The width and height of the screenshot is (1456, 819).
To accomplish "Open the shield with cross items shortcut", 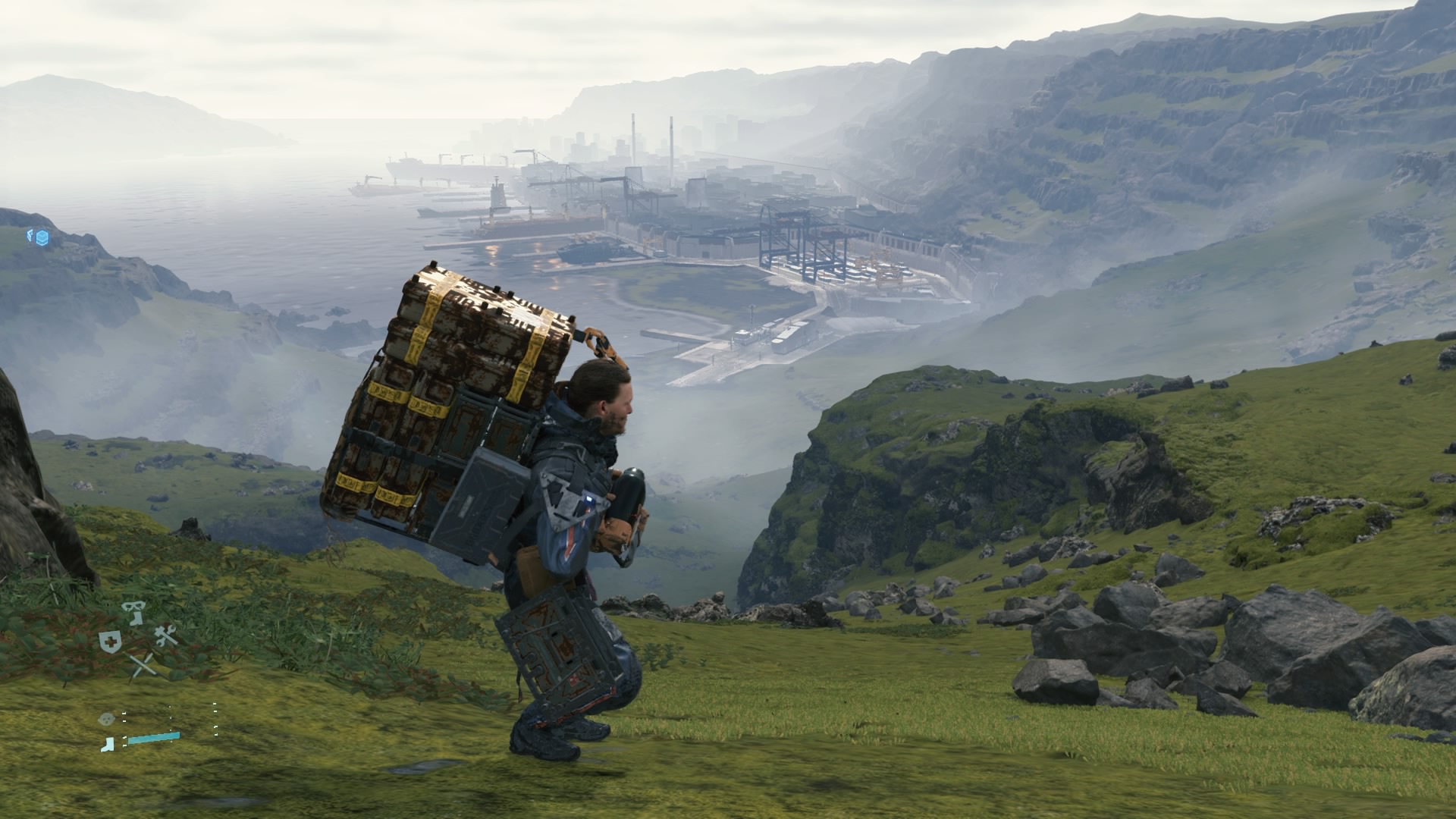I will [109, 642].
